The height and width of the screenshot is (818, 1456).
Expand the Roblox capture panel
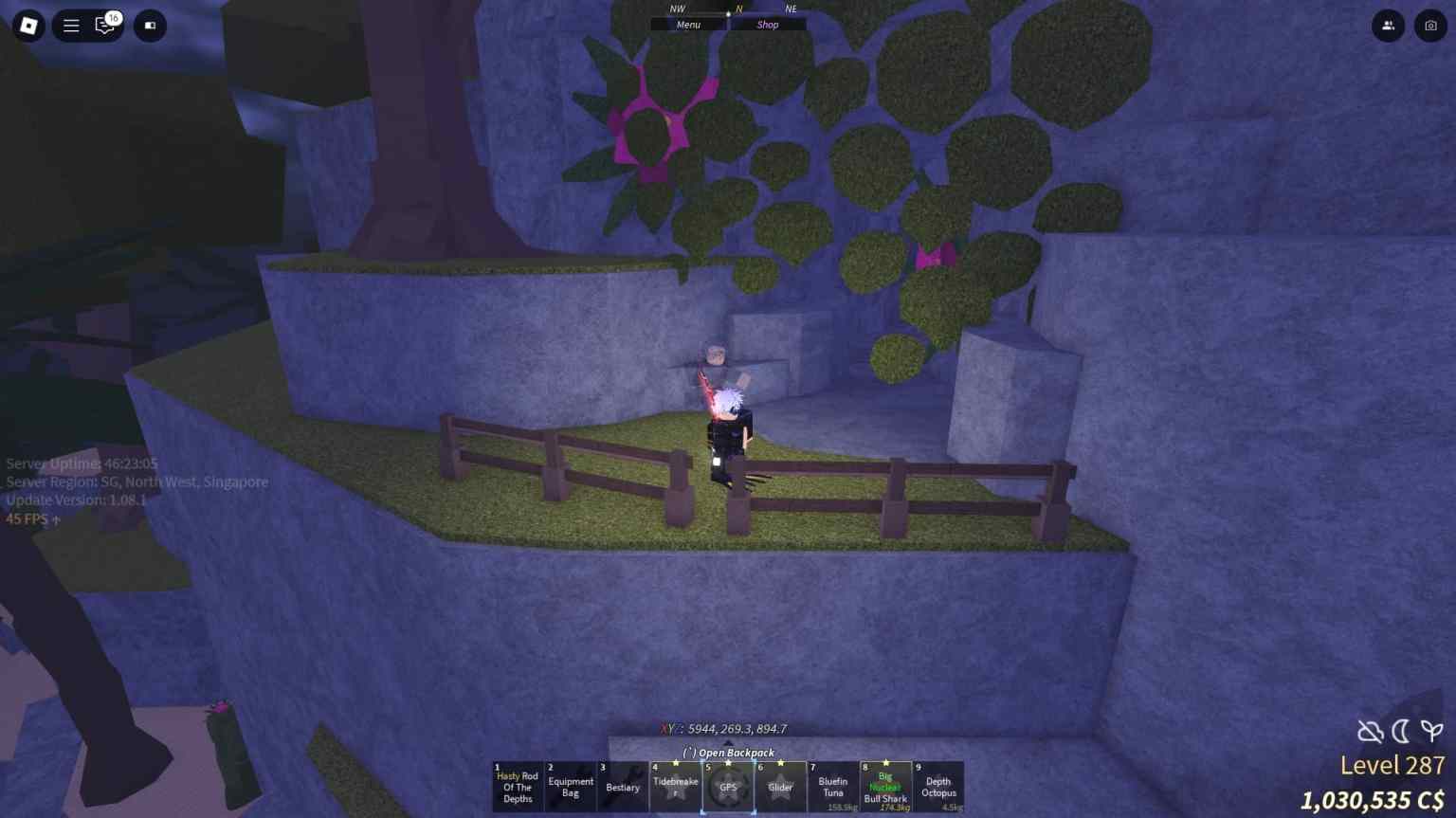[149, 26]
